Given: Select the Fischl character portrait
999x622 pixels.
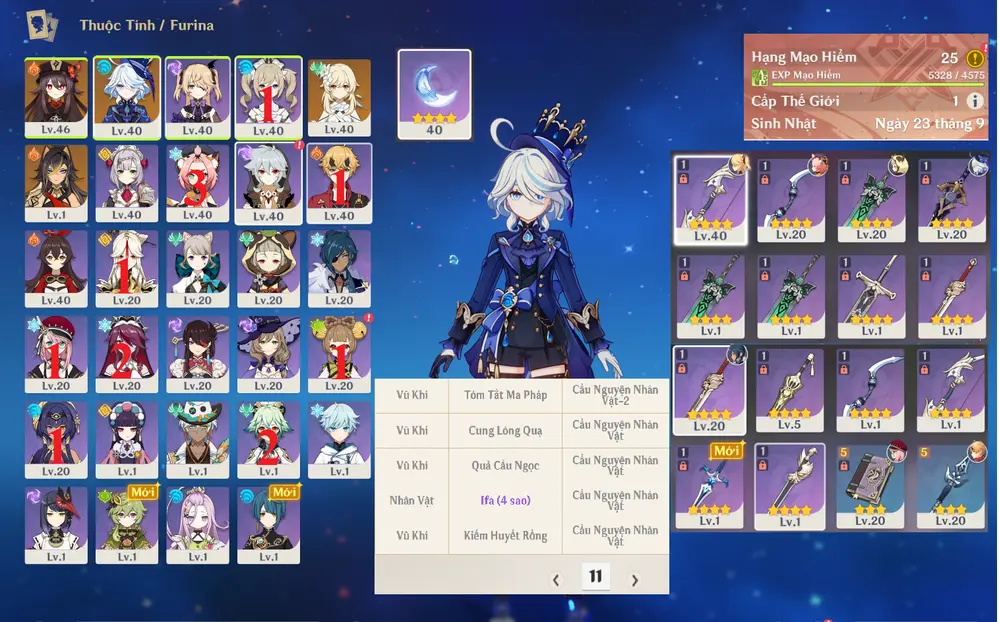Looking at the screenshot, I should click(197, 96).
